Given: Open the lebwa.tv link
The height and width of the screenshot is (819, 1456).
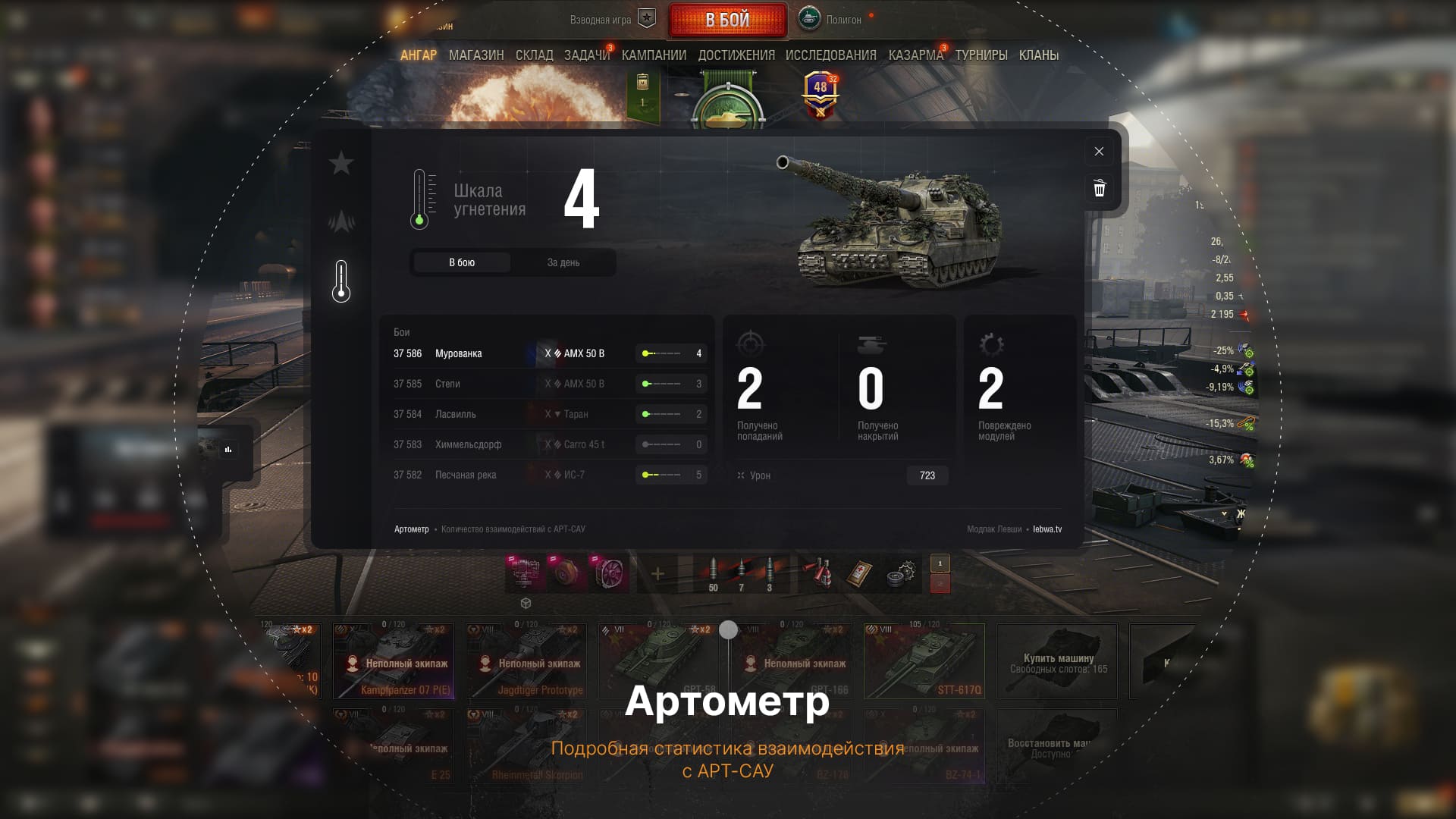Looking at the screenshot, I should 1047,529.
